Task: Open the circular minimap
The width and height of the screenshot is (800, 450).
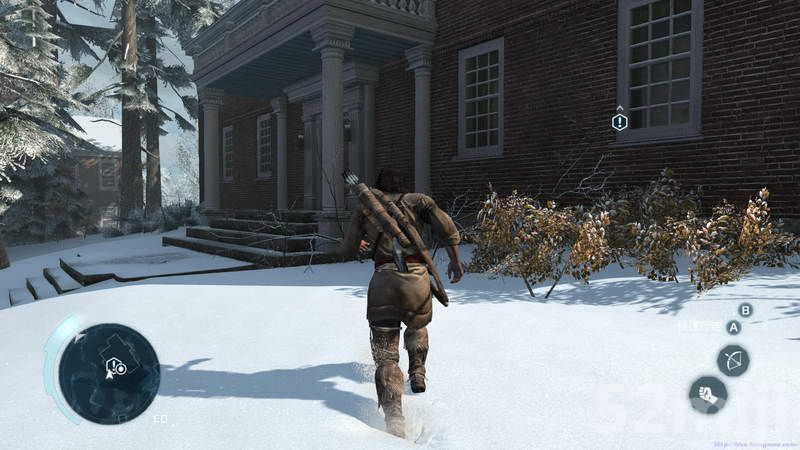Action: pos(108,373)
